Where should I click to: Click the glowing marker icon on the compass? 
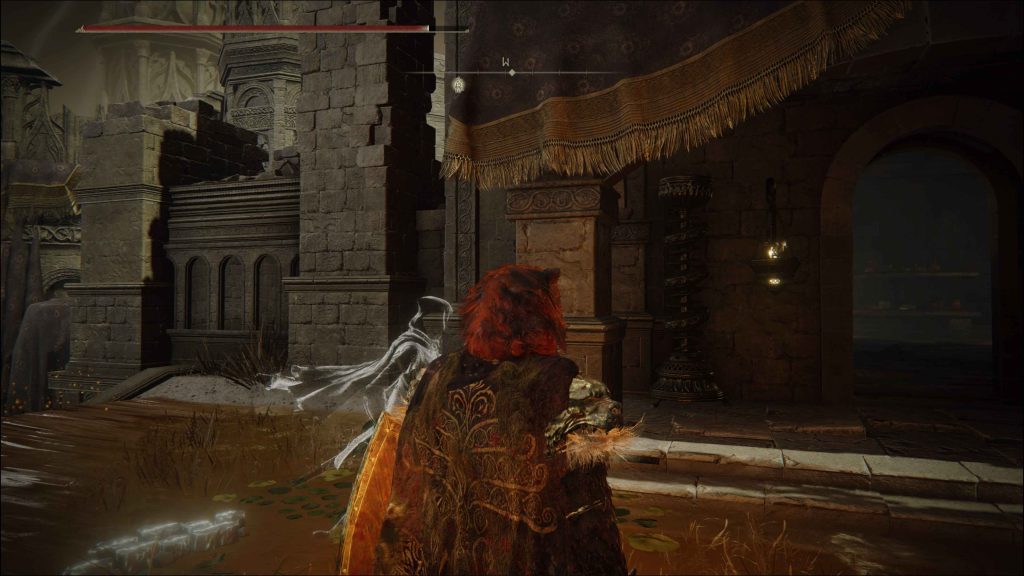click(458, 84)
